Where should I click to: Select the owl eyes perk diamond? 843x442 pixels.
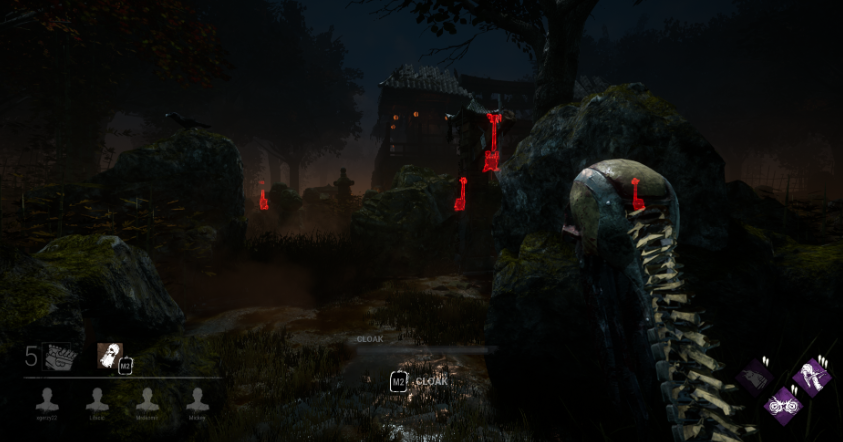[x=782, y=405]
